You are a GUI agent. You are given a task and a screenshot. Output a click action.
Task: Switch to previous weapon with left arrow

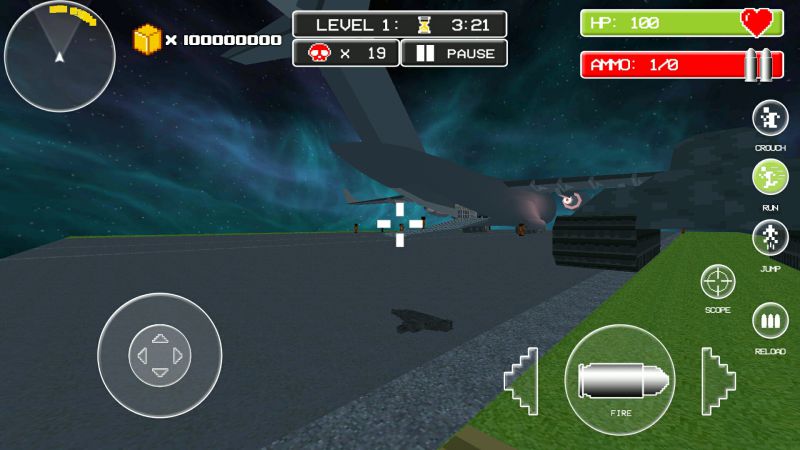(521, 380)
